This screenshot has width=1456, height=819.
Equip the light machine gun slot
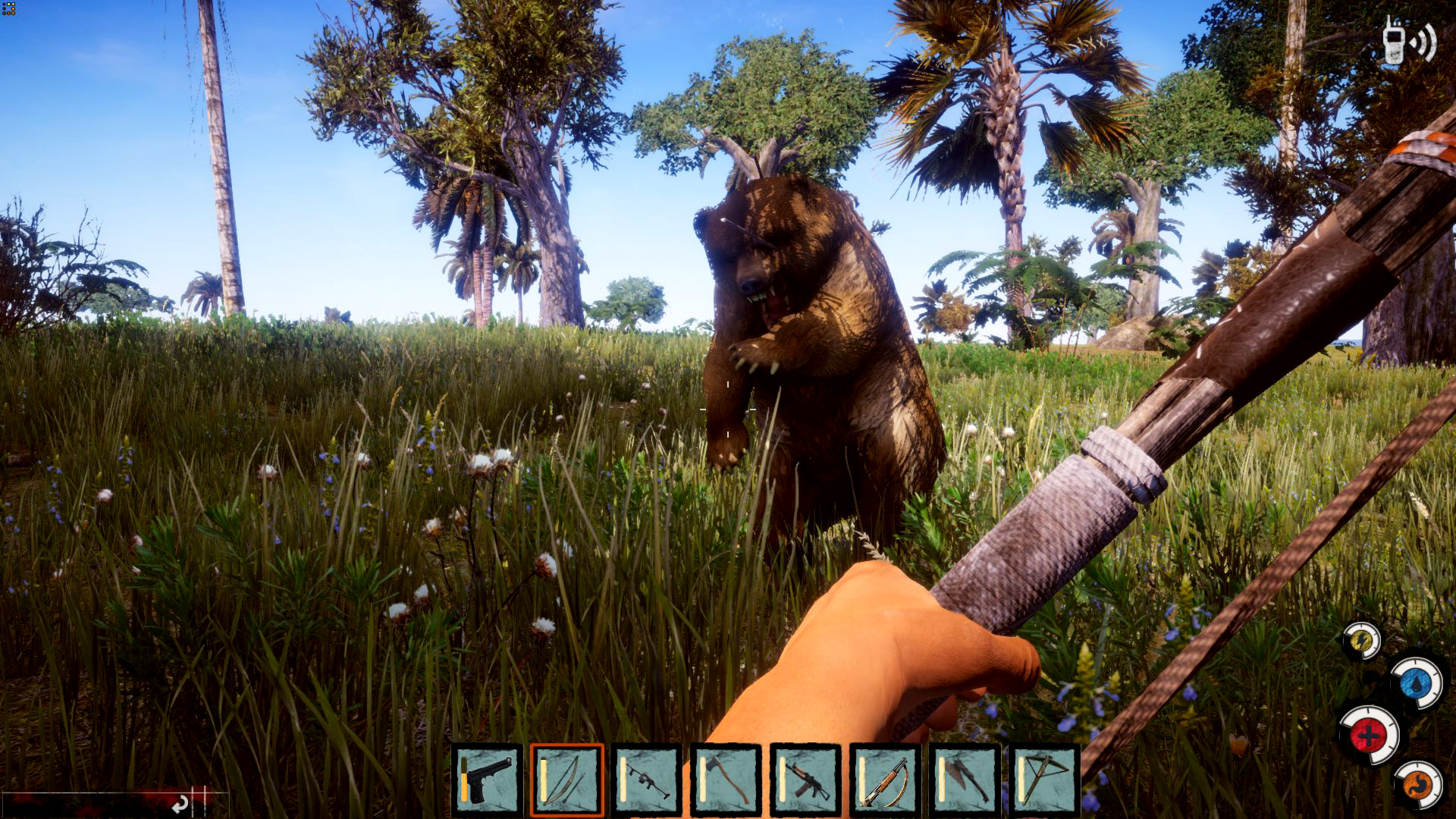coord(646,780)
